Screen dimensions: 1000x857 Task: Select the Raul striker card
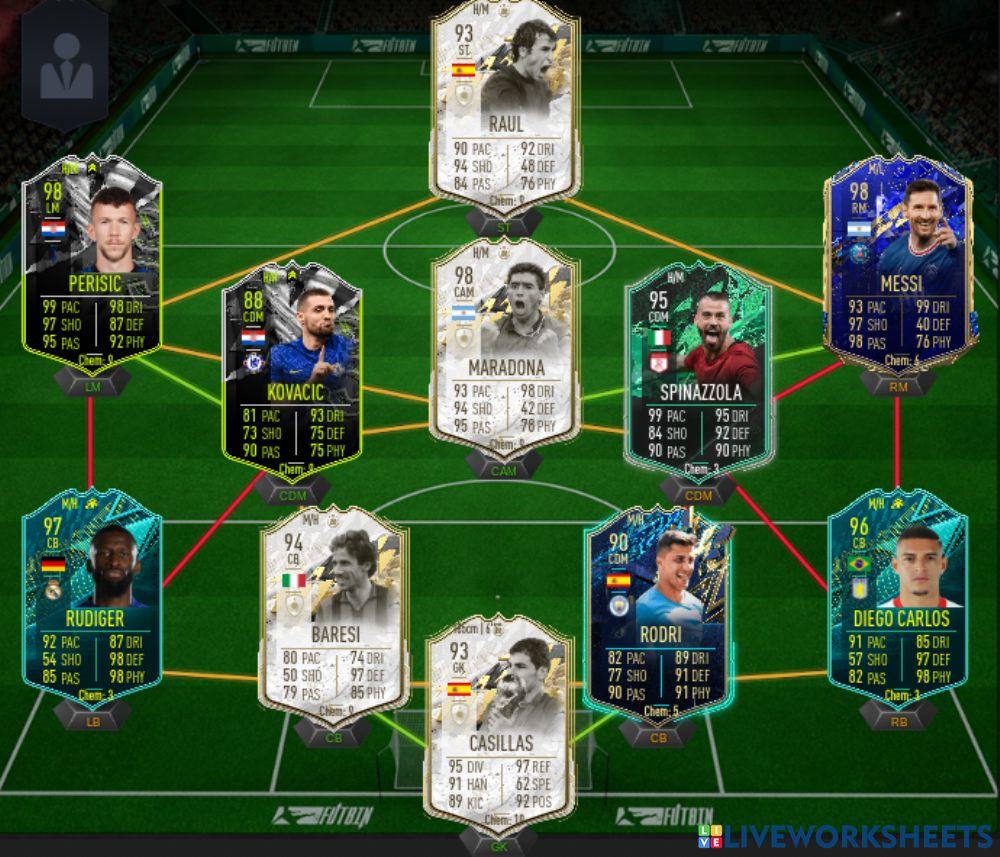pyautogui.click(x=504, y=100)
